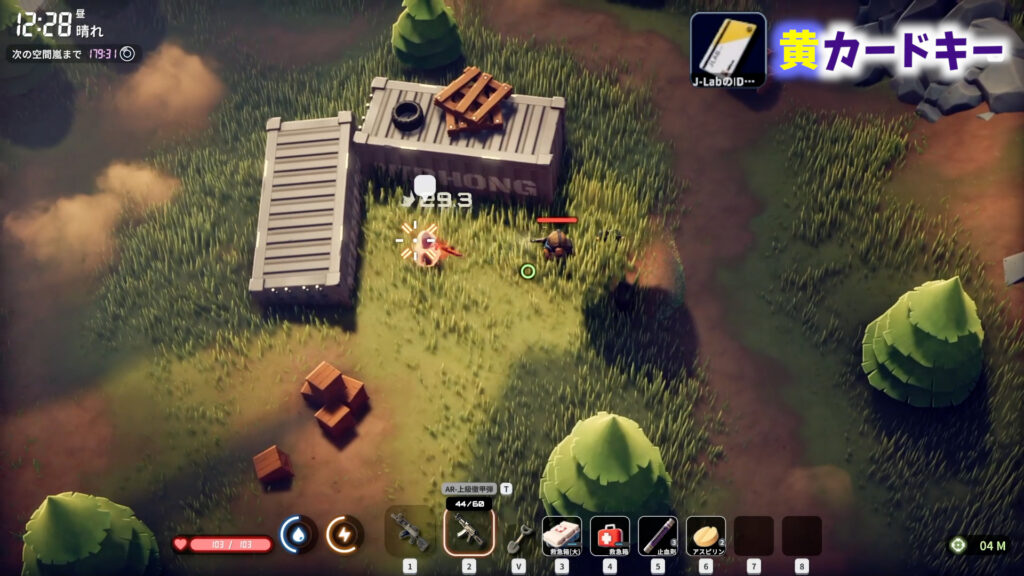This screenshot has width=1024, height=576.
Task: Use the large first aid box (救急箱大)
Action: tap(561, 535)
